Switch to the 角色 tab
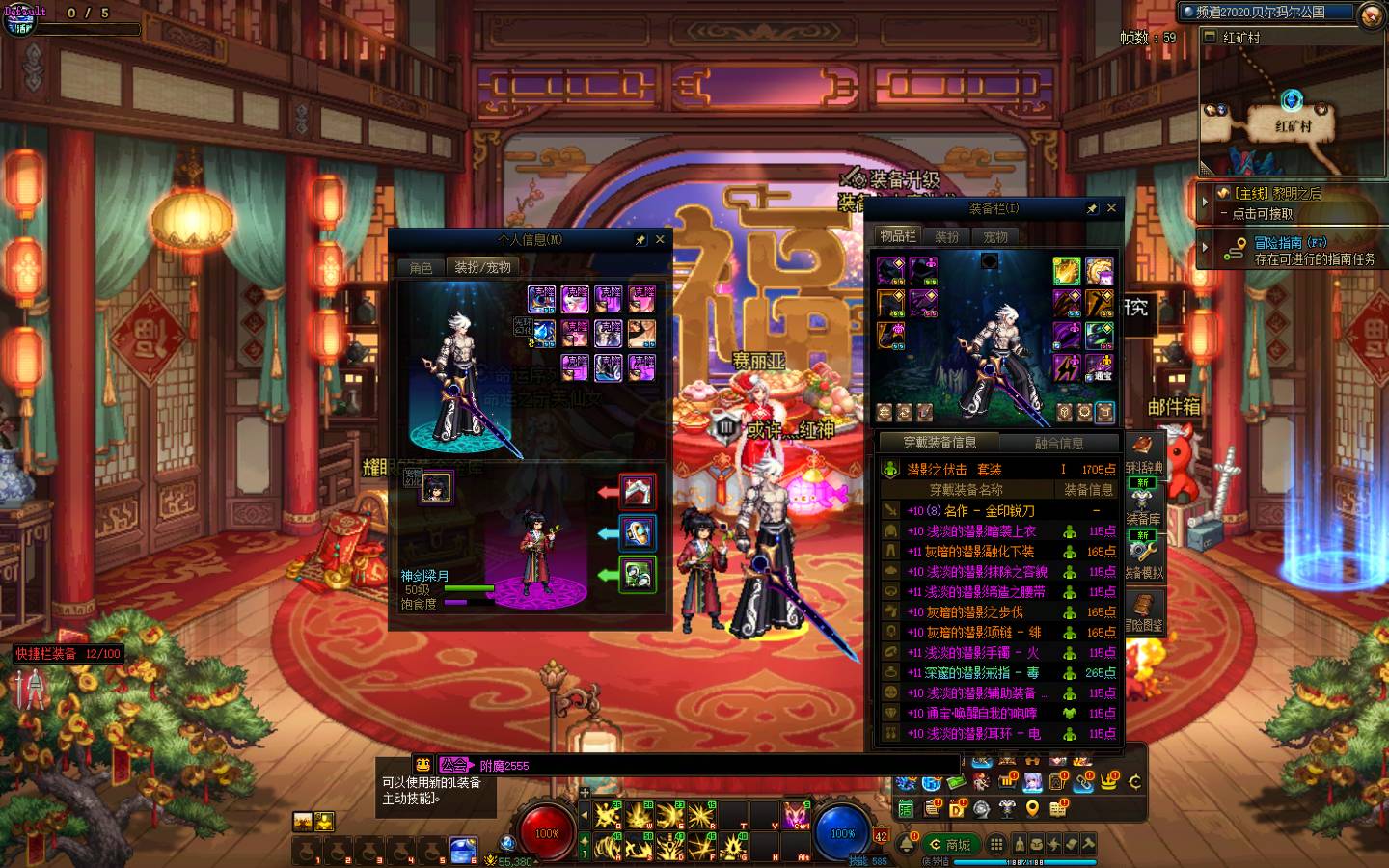This screenshot has width=1389, height=868. [422, 268]
